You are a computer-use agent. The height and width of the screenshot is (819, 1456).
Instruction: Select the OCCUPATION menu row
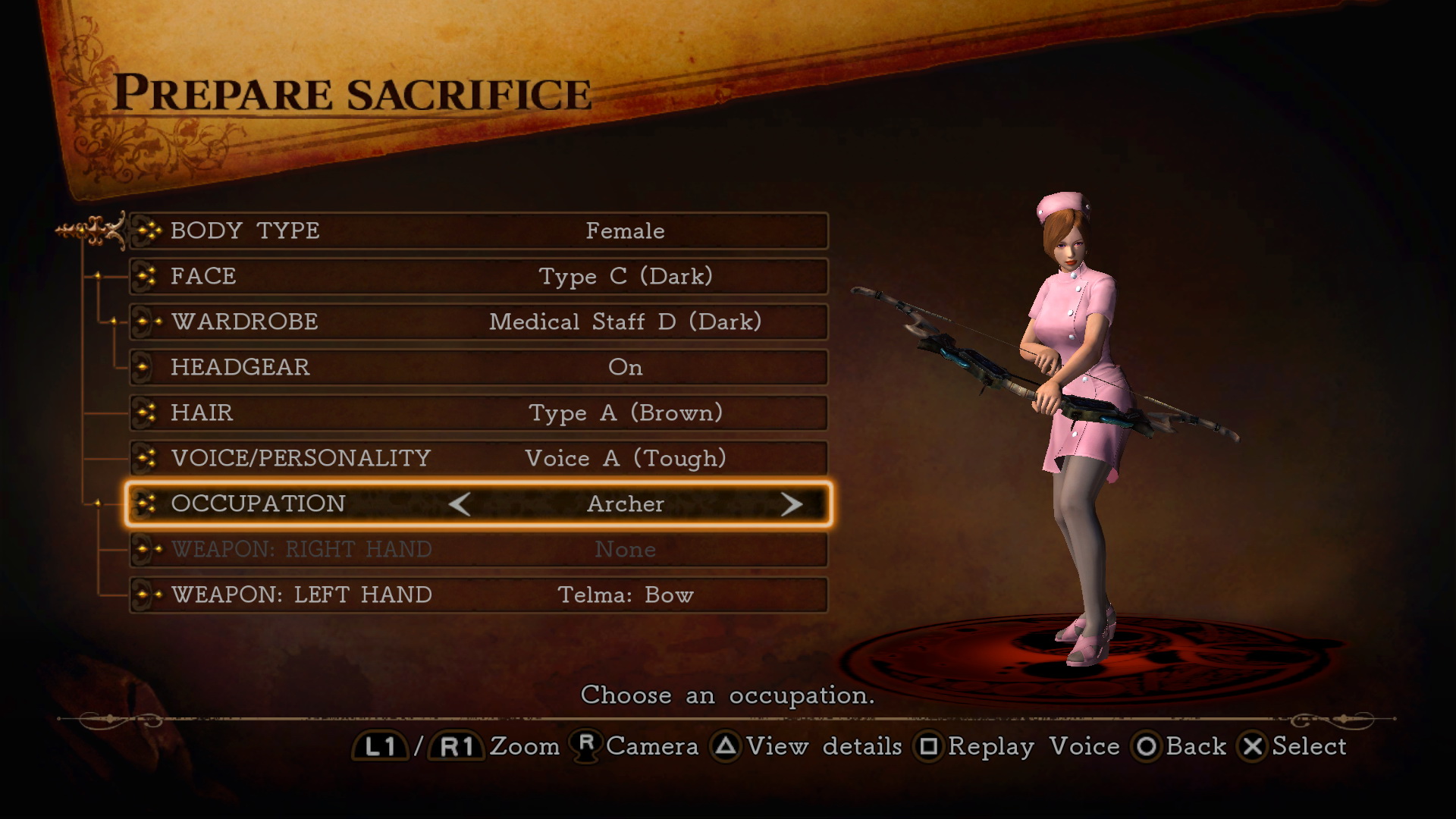[x=478, y=504]
